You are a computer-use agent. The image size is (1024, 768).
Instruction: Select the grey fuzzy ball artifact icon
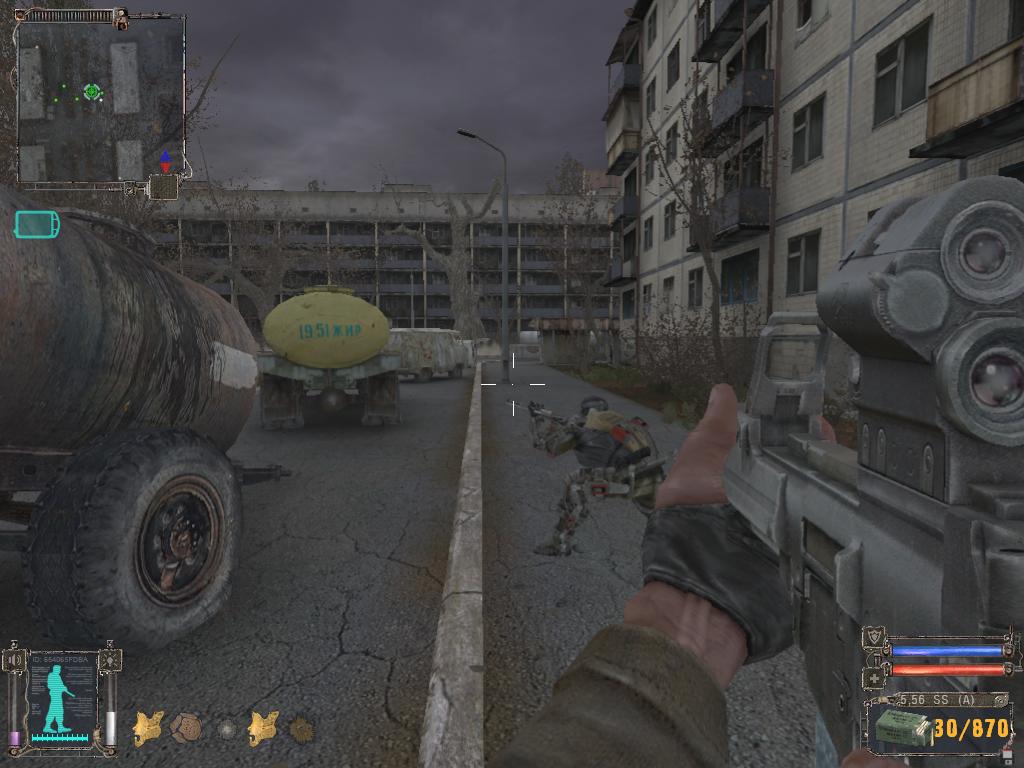[228, 728]
